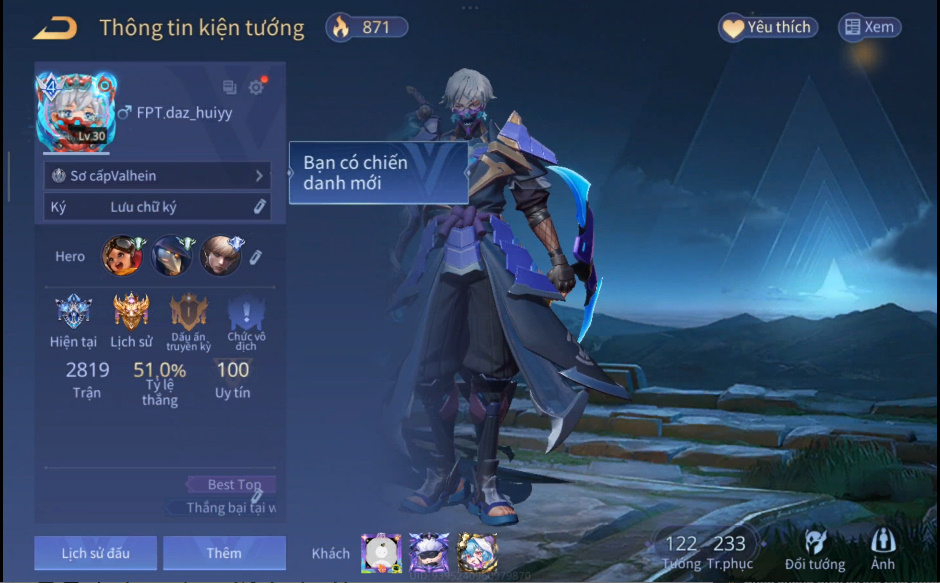This screenshot has height=583, width=940.
Task: Open the Dấu ấn truyền kỳ badge
Action: click(189, 314)
